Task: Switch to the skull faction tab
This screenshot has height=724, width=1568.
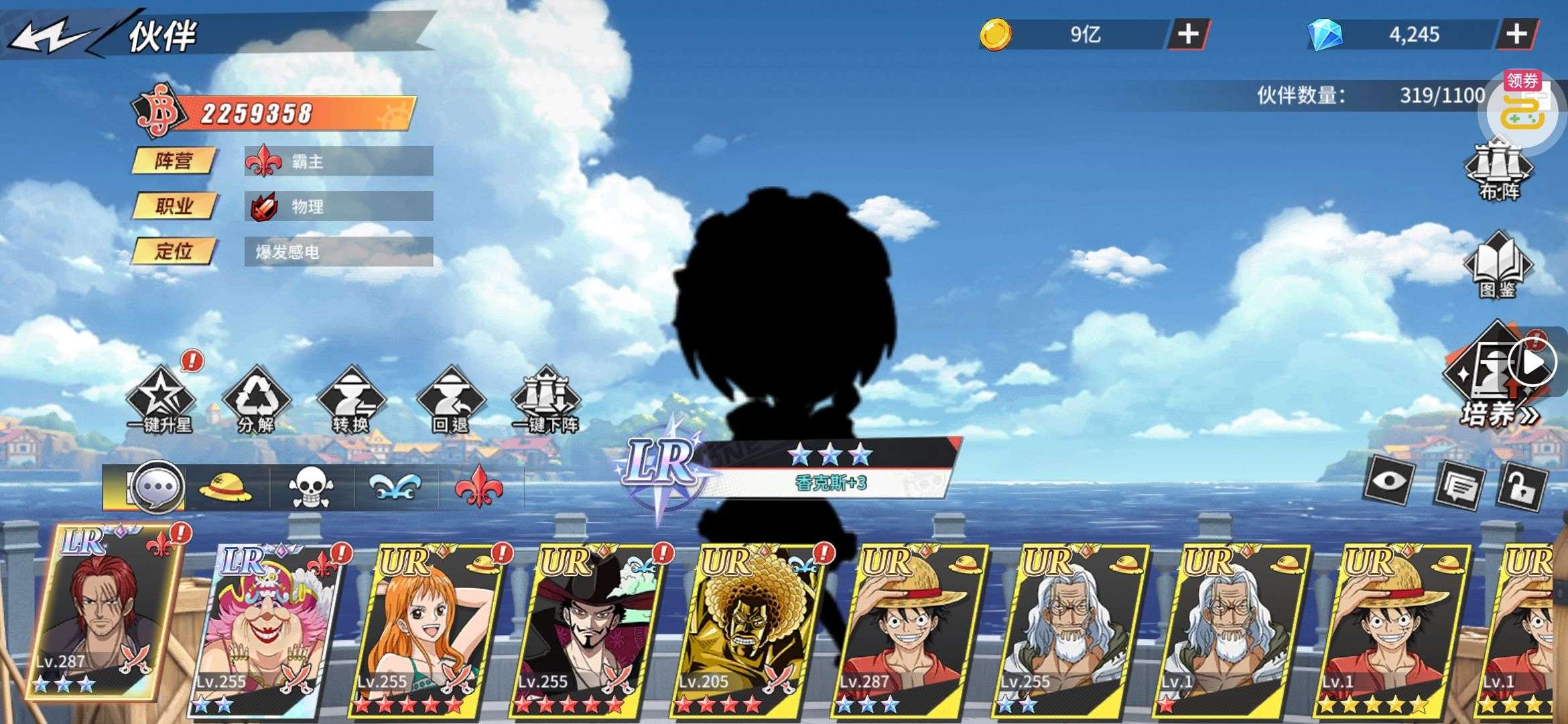Action: coord(311,487)
